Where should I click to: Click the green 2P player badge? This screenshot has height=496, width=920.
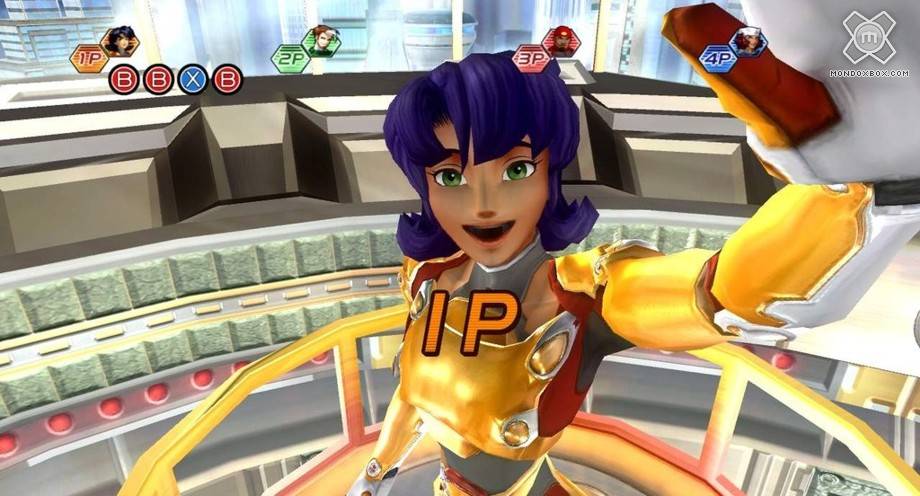290,58
